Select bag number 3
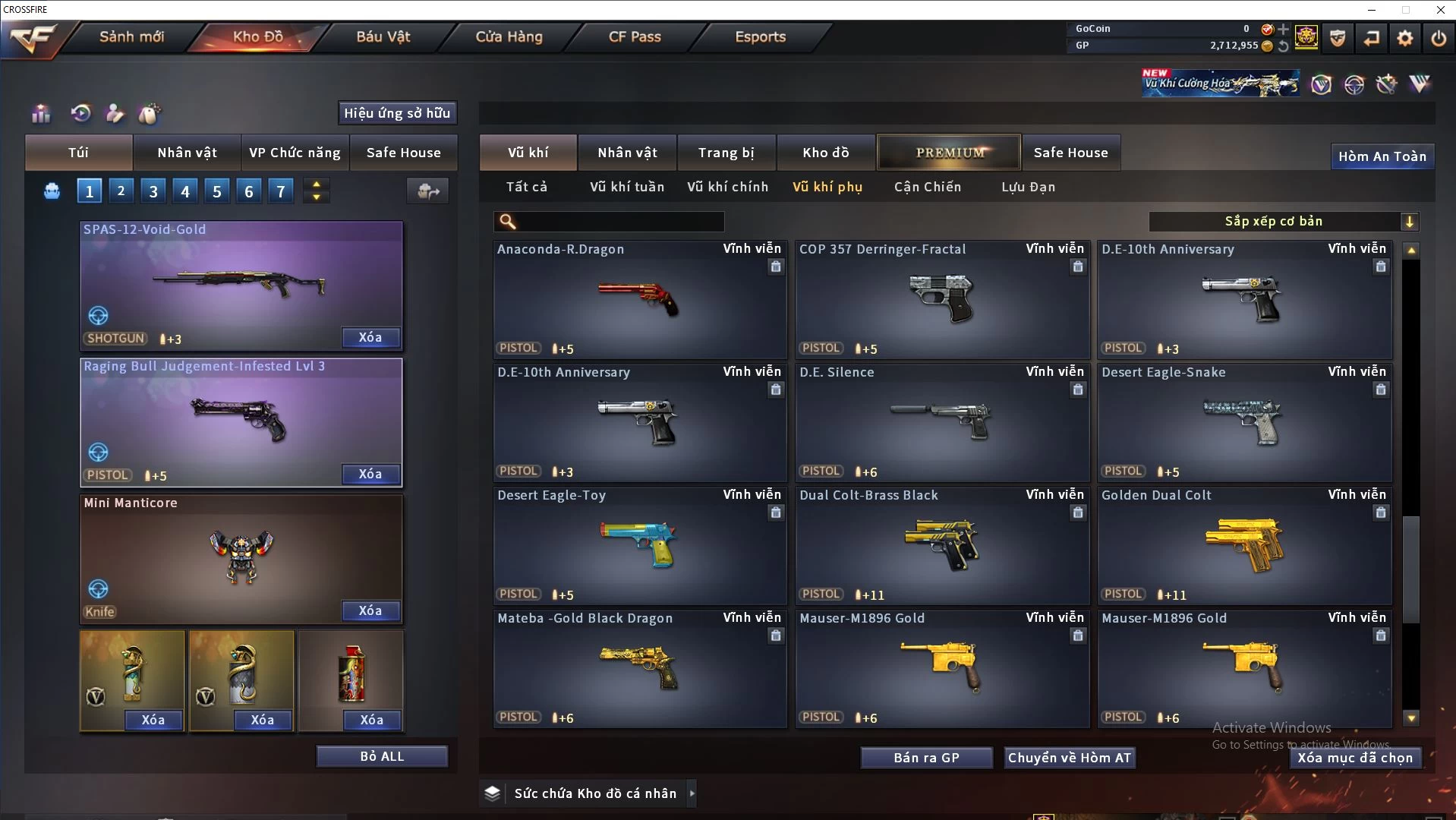This screenshot has height=820, width=1456. (x=153, y=191)
